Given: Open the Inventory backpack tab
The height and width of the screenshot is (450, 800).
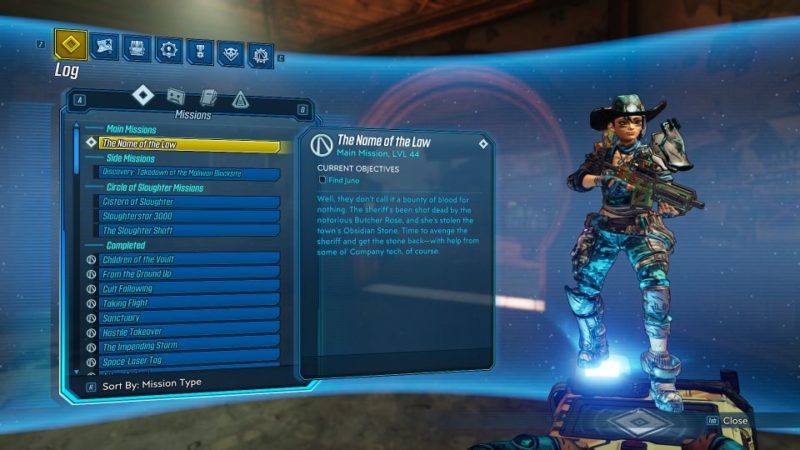Looking at the screenshot, I should [138, 48].
